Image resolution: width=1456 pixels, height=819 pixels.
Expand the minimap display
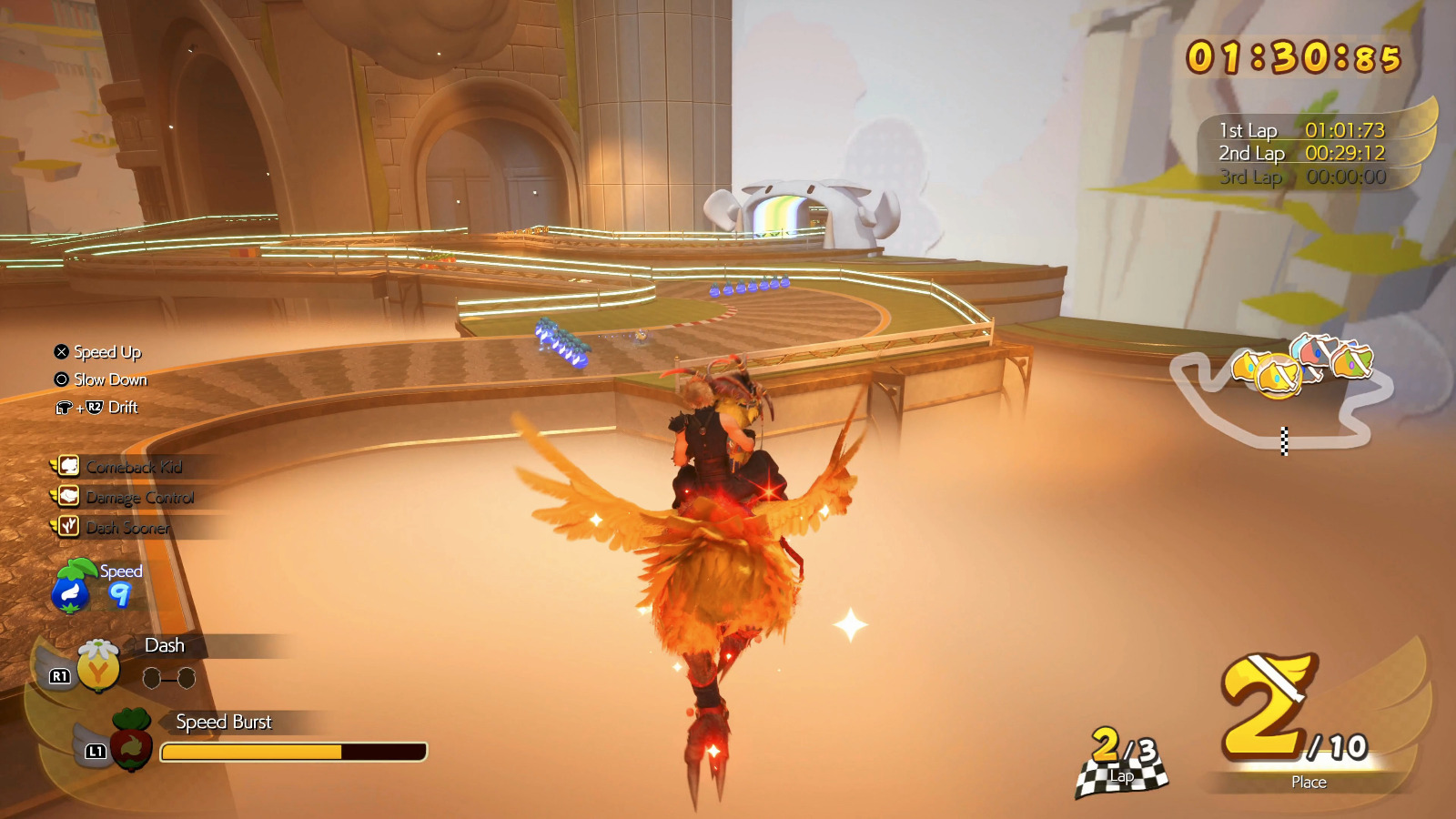click(x=1292, y=400)
